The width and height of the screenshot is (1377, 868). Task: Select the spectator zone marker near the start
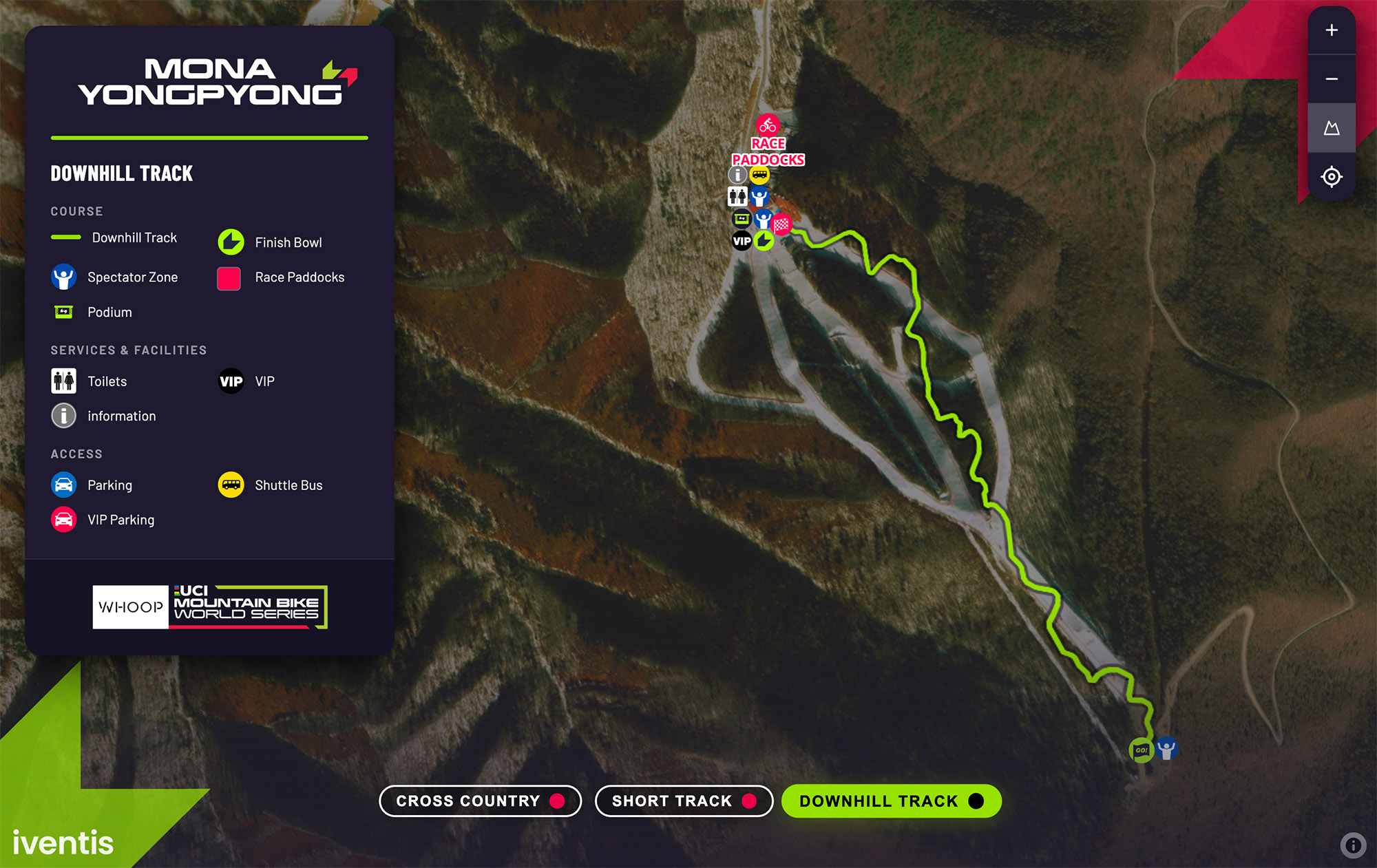(x=1167, y=748)
